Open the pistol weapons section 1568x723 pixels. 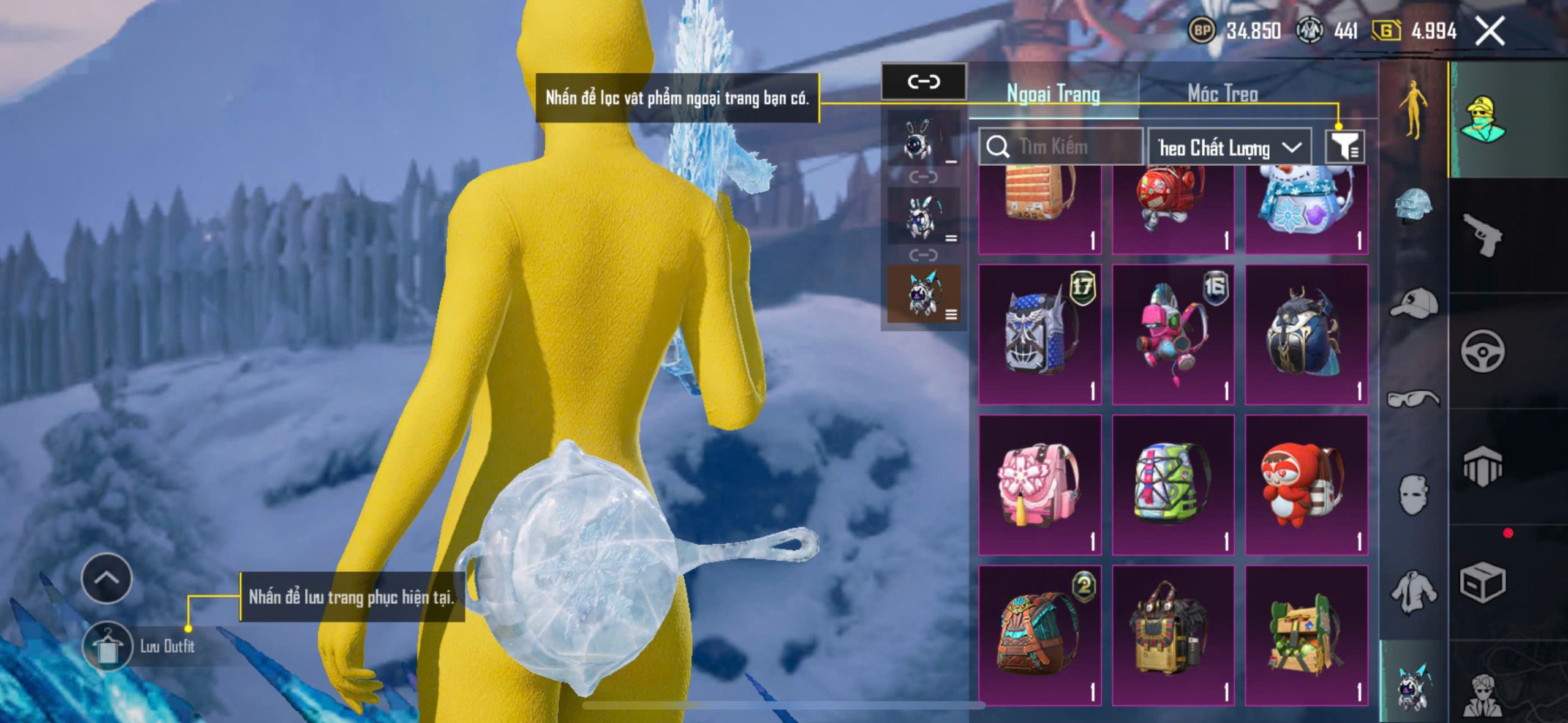[x=1482, y=234]
